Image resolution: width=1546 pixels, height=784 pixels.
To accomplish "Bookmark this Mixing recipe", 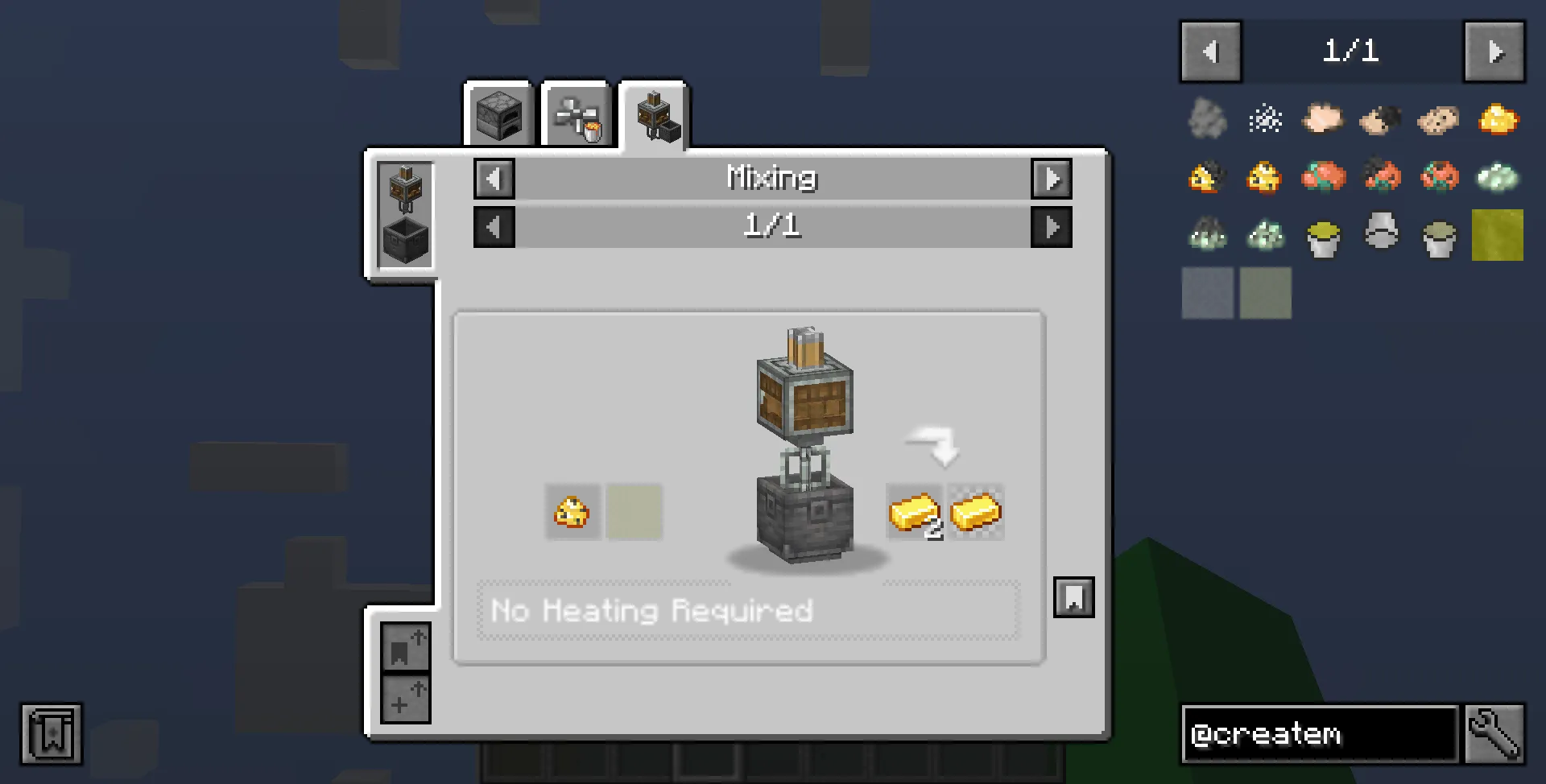I will [1073, 598].
